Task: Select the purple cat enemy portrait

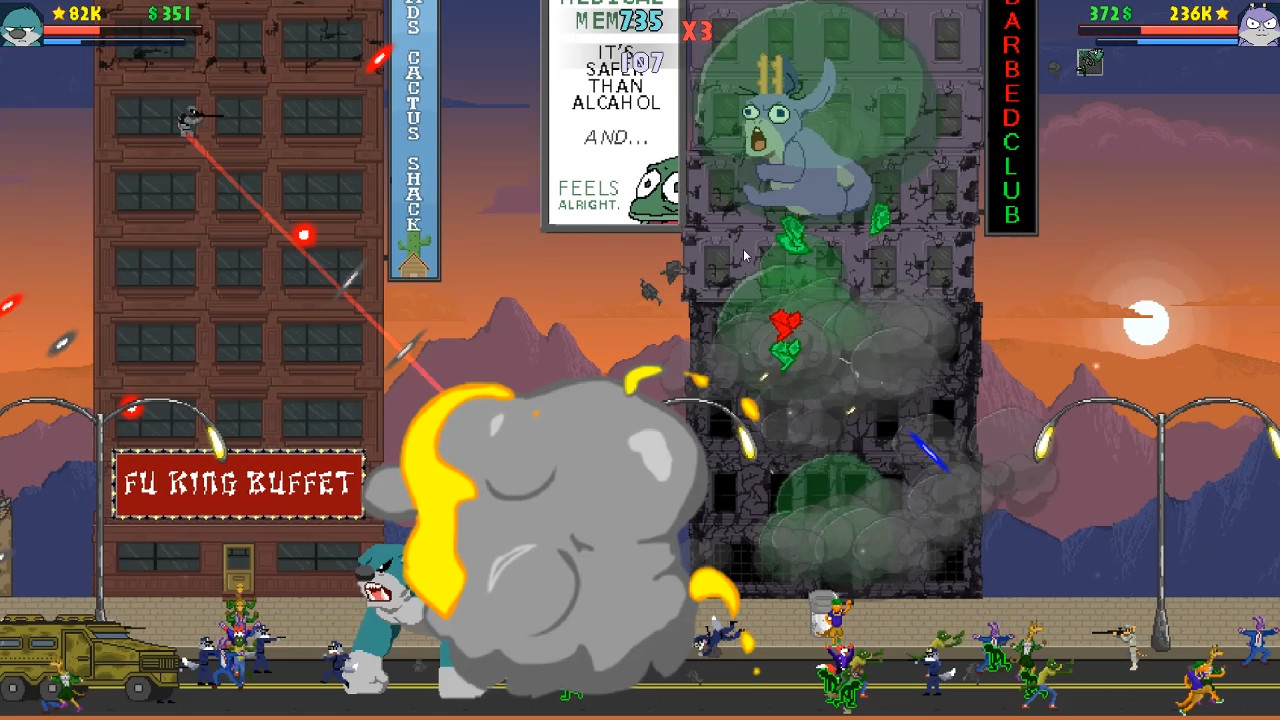Action: (1258, 25)
